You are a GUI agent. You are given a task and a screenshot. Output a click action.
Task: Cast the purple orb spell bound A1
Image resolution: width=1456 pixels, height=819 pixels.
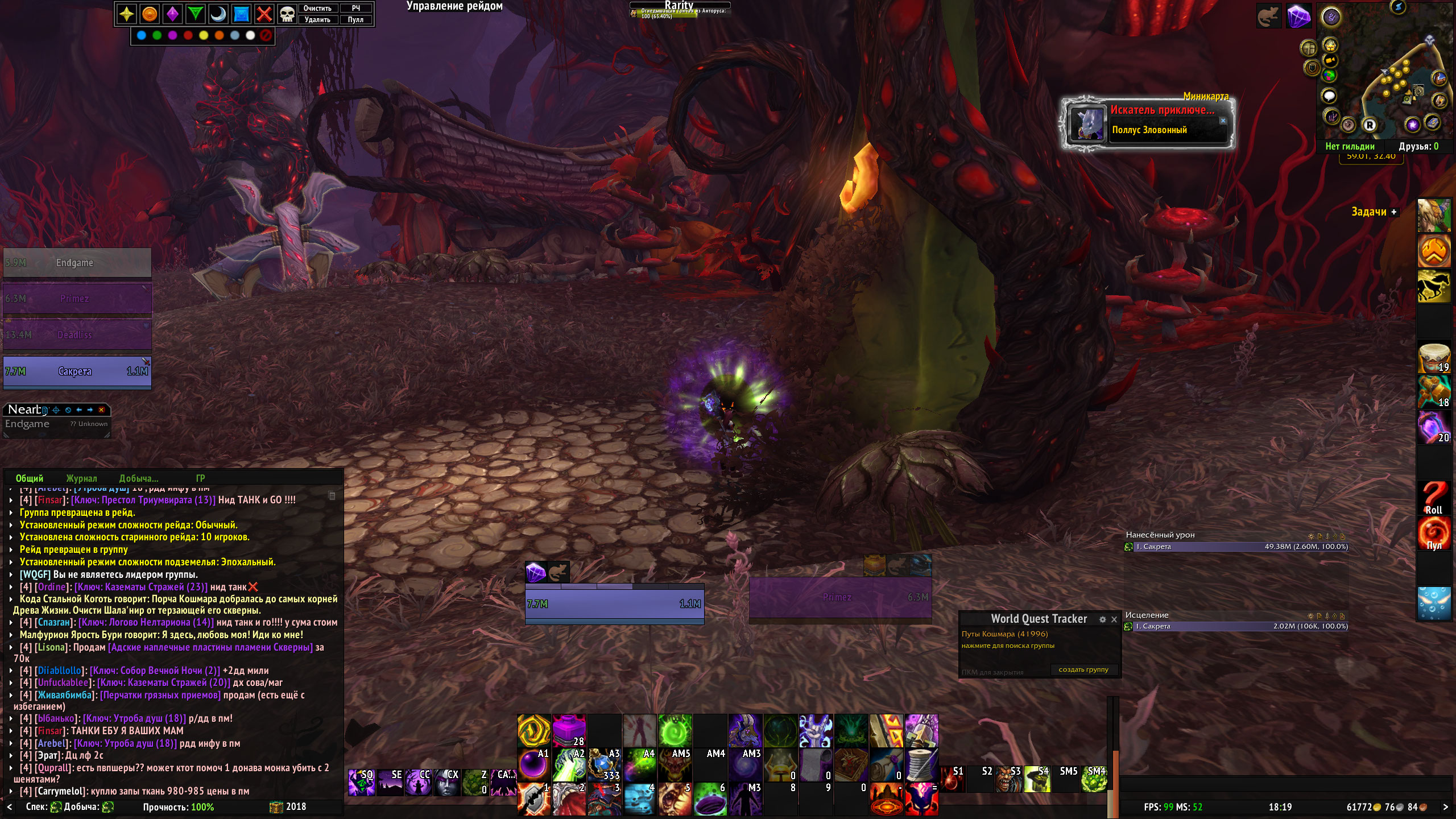tap(533, 764)
